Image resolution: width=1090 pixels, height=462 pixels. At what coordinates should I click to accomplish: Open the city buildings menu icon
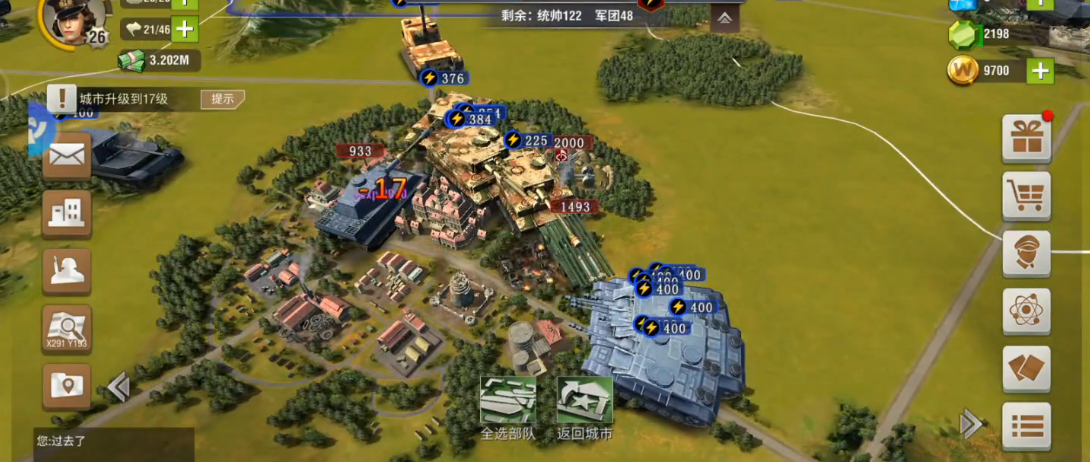67,212
